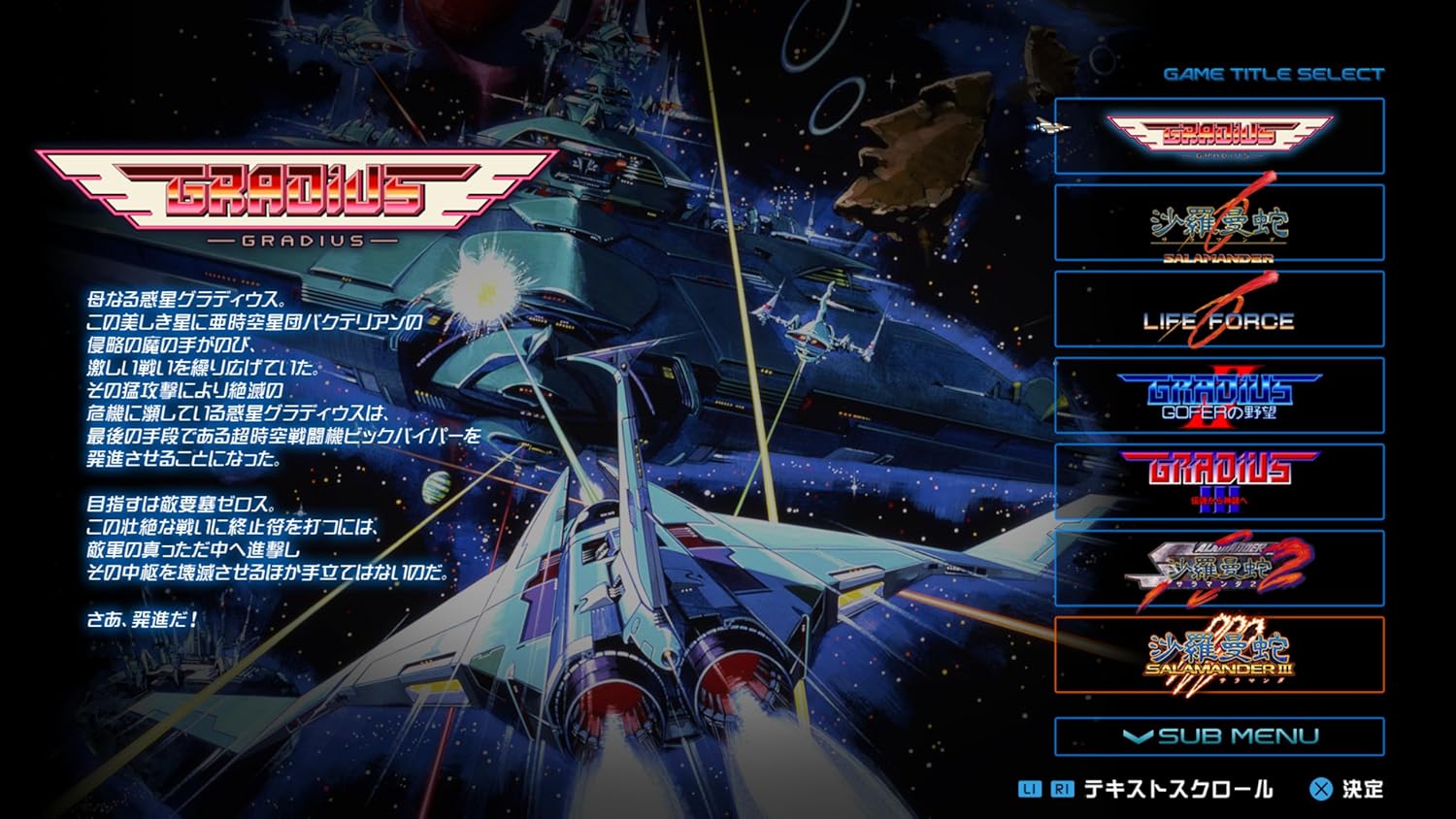Select the Gradius game title
1456x819 pixels.
[x=1219, y=136]
